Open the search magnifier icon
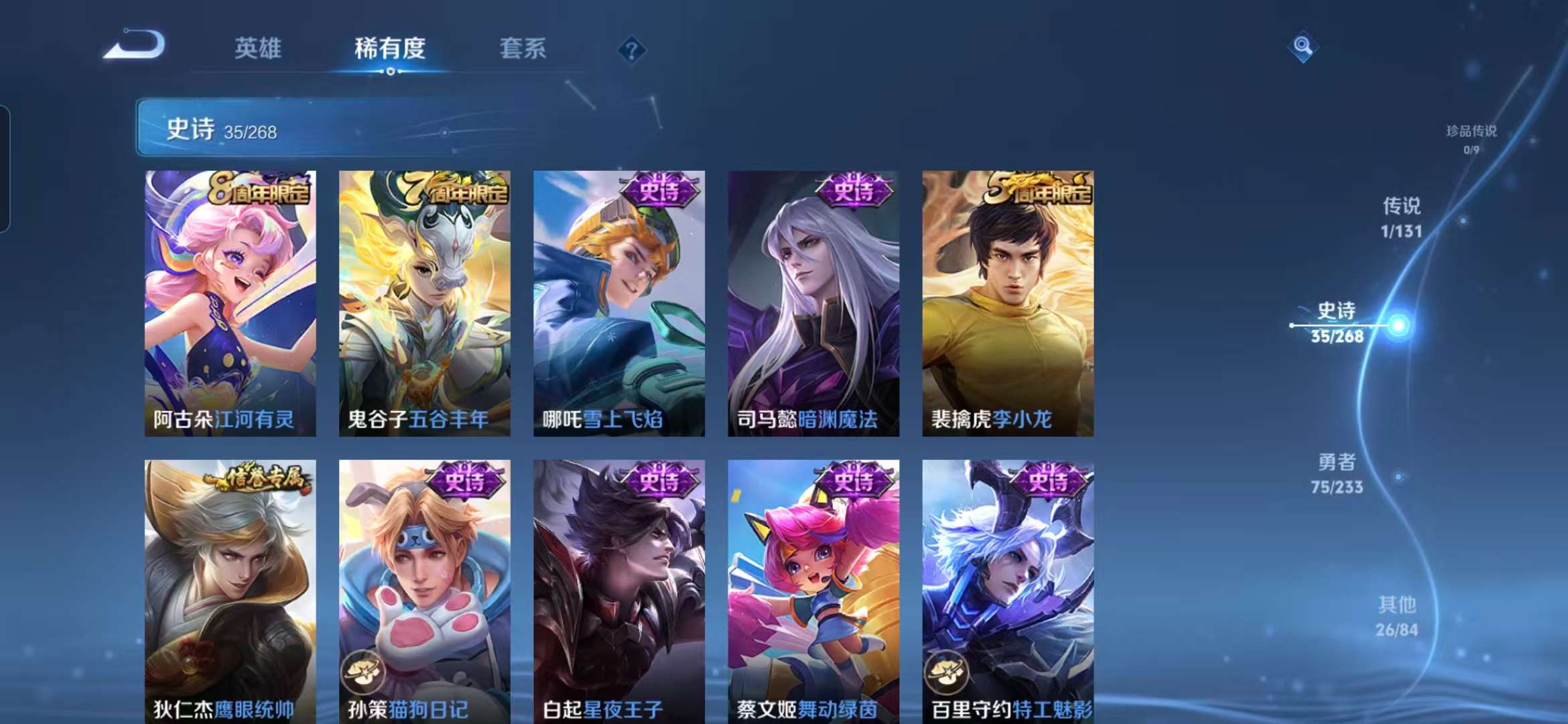The height and width of the screenshot is (724, 1568). [1303, 46]
